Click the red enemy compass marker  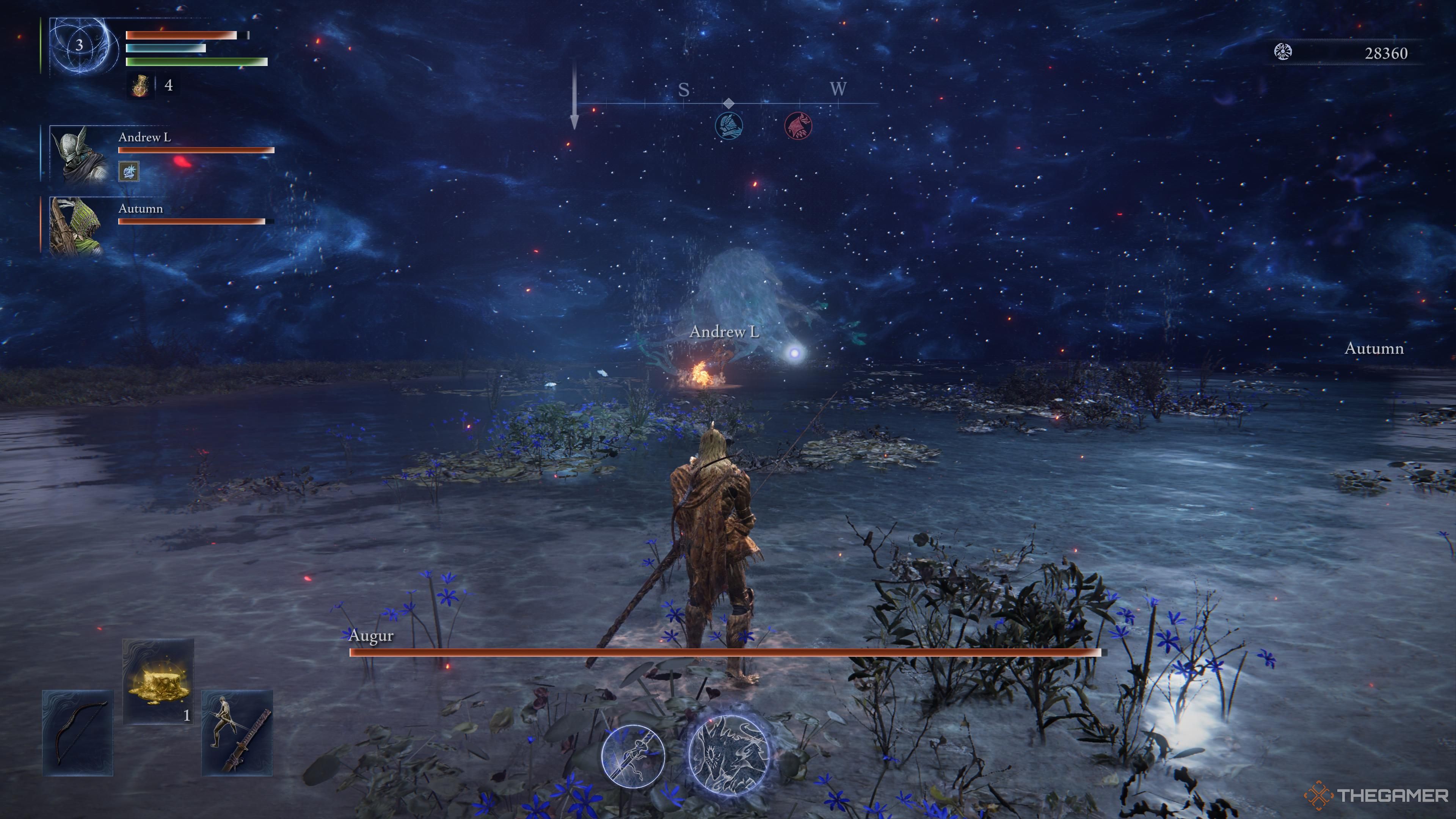coord(798,126)
